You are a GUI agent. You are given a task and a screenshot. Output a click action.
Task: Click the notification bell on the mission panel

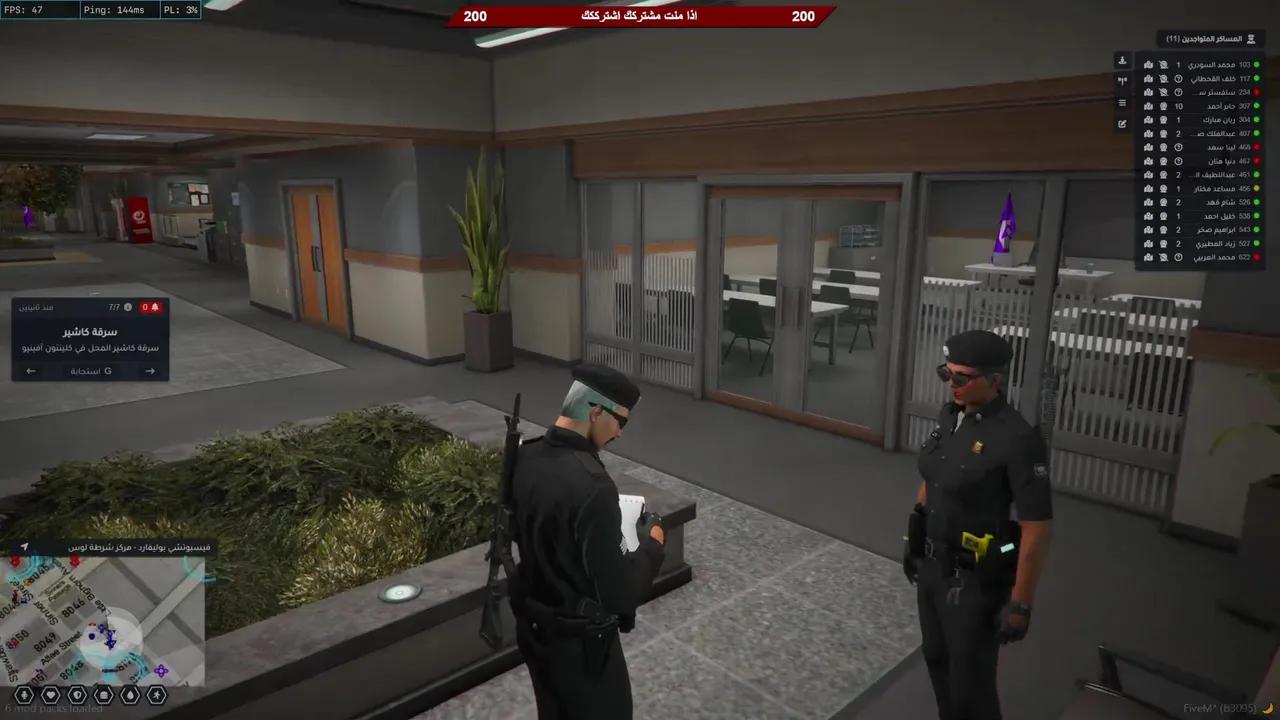tap(155, 308)
